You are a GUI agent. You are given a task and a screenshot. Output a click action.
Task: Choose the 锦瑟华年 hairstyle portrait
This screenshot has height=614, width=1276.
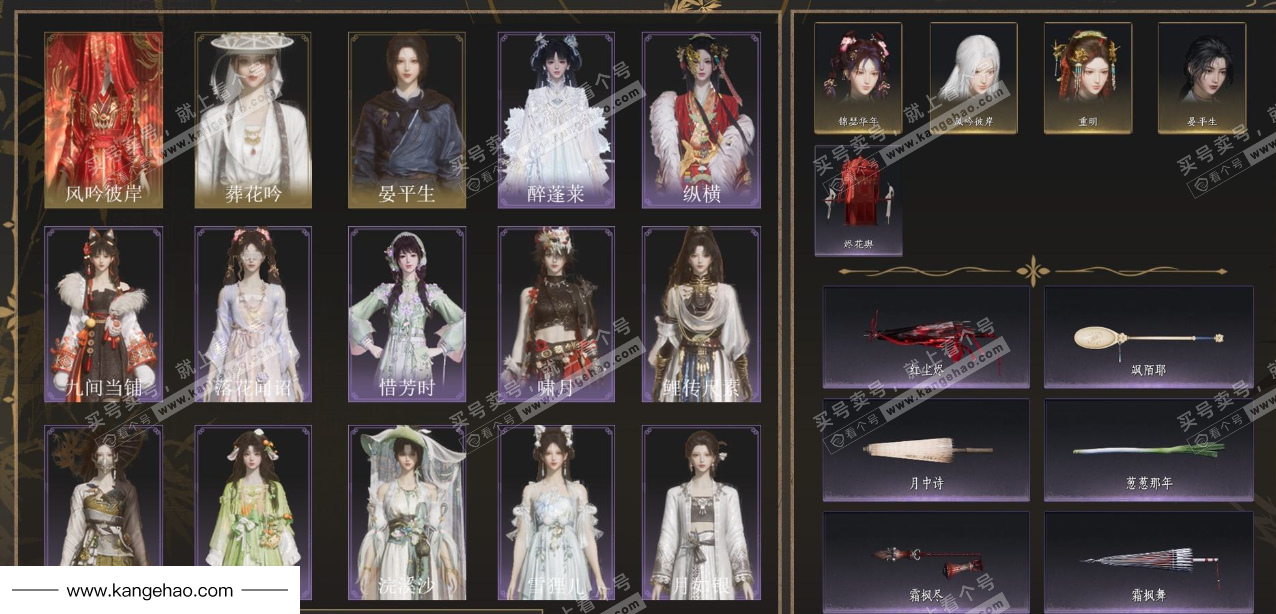click(x=857, y=78)
